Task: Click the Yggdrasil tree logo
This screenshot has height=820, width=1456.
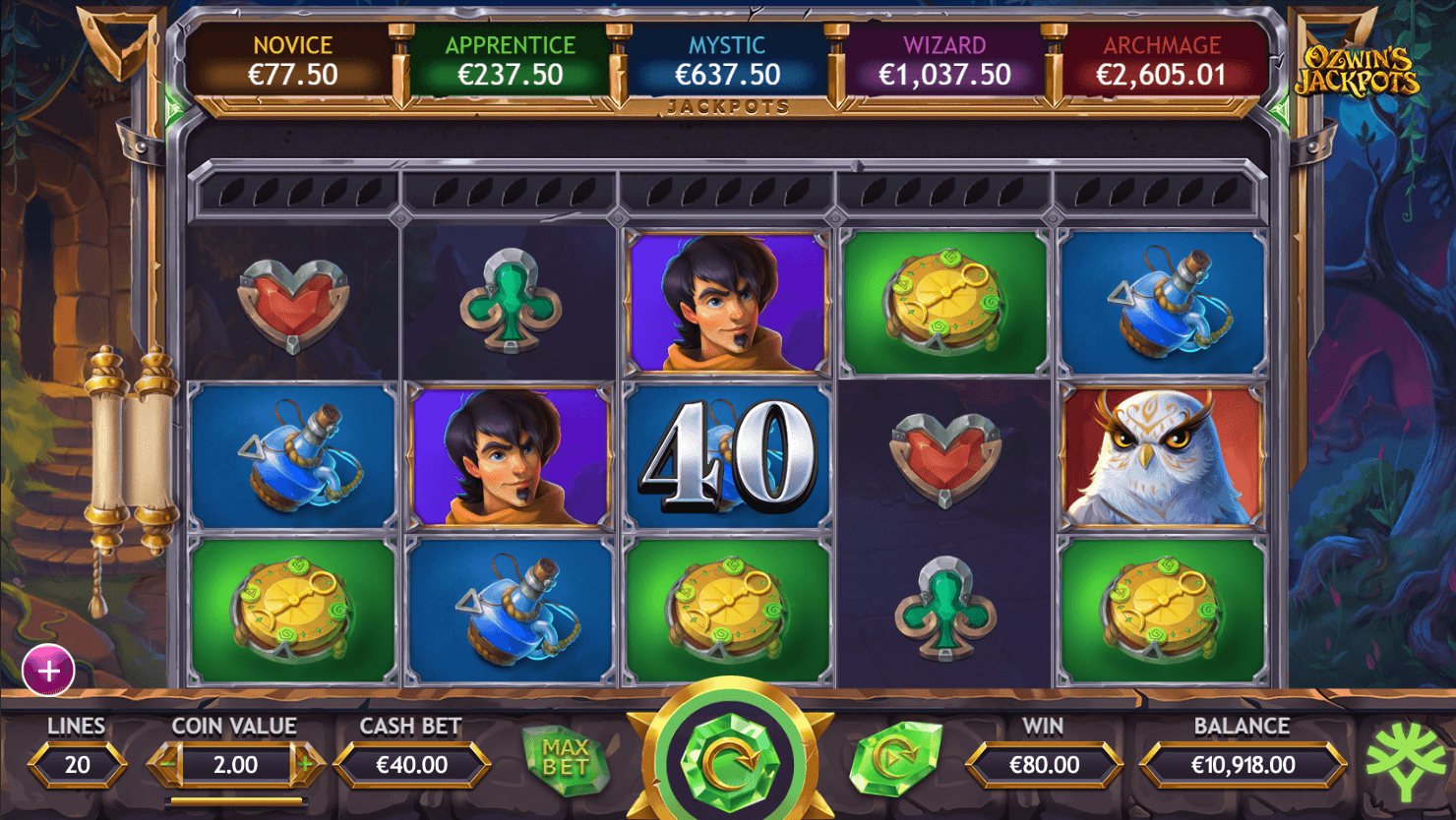Action: (x=1407, y=760)
